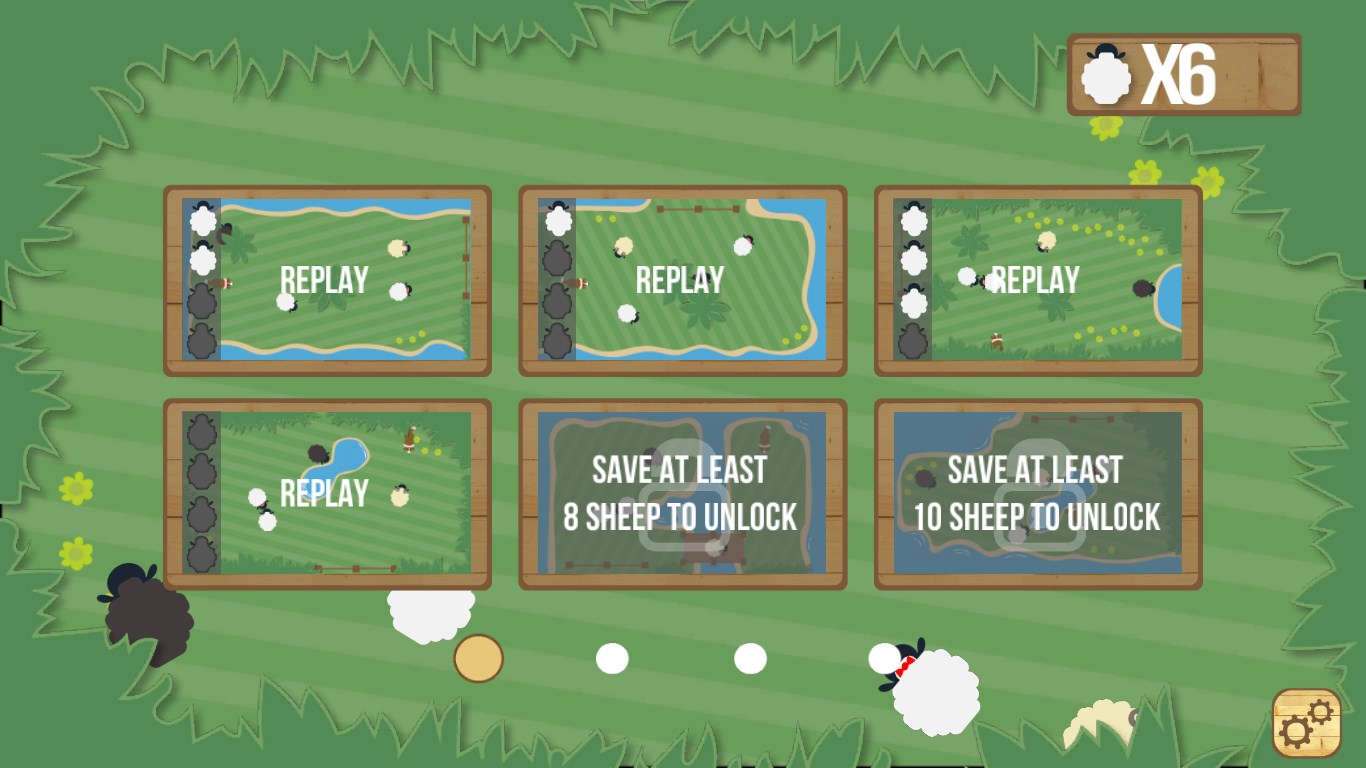
Task: Select the locked level requiring 10 sheep
Action: pyautogui.click(x=1037, y=493)
